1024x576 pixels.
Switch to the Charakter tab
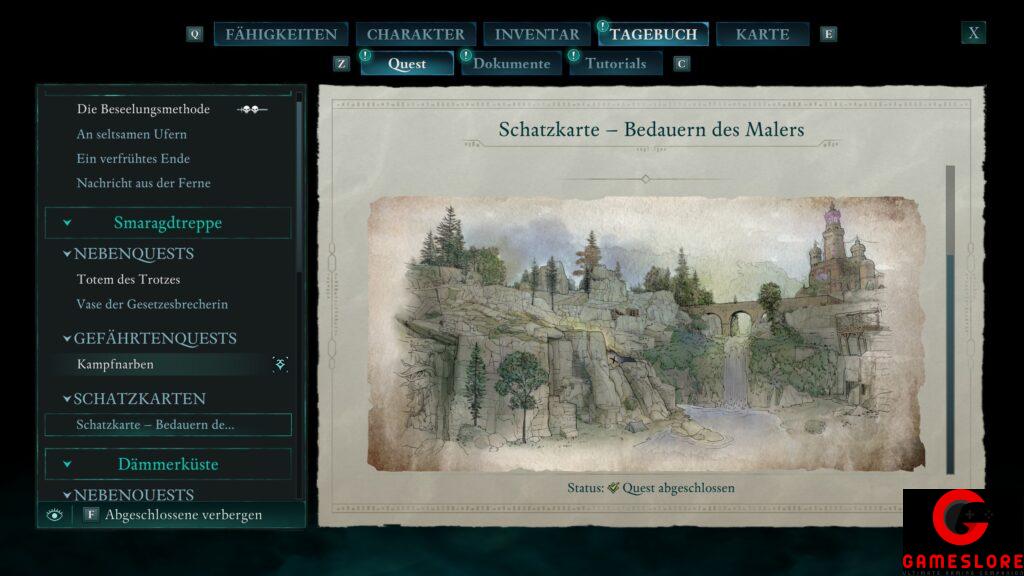(x=415, y=34)
